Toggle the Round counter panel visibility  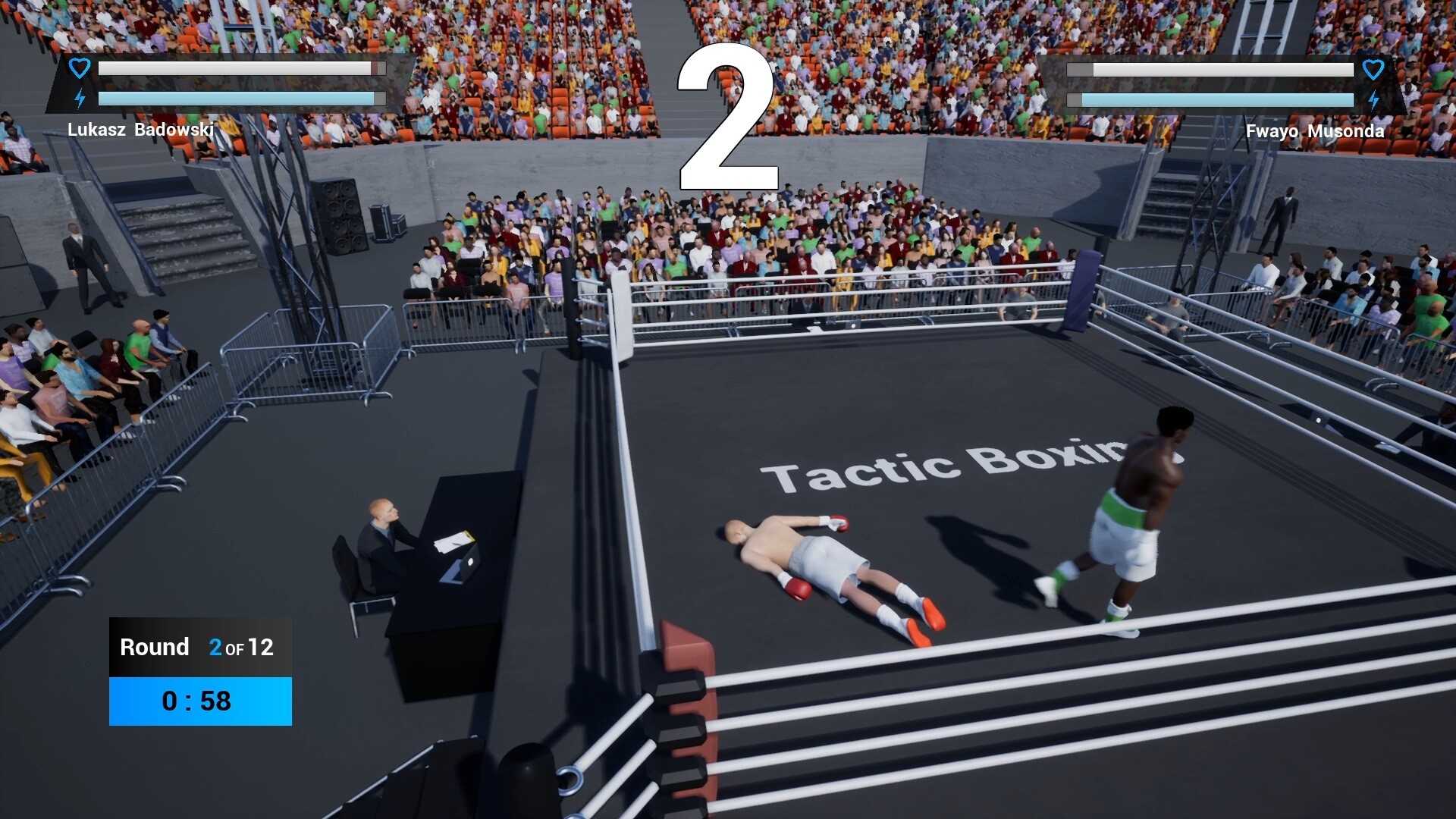(x=199, y=671)
